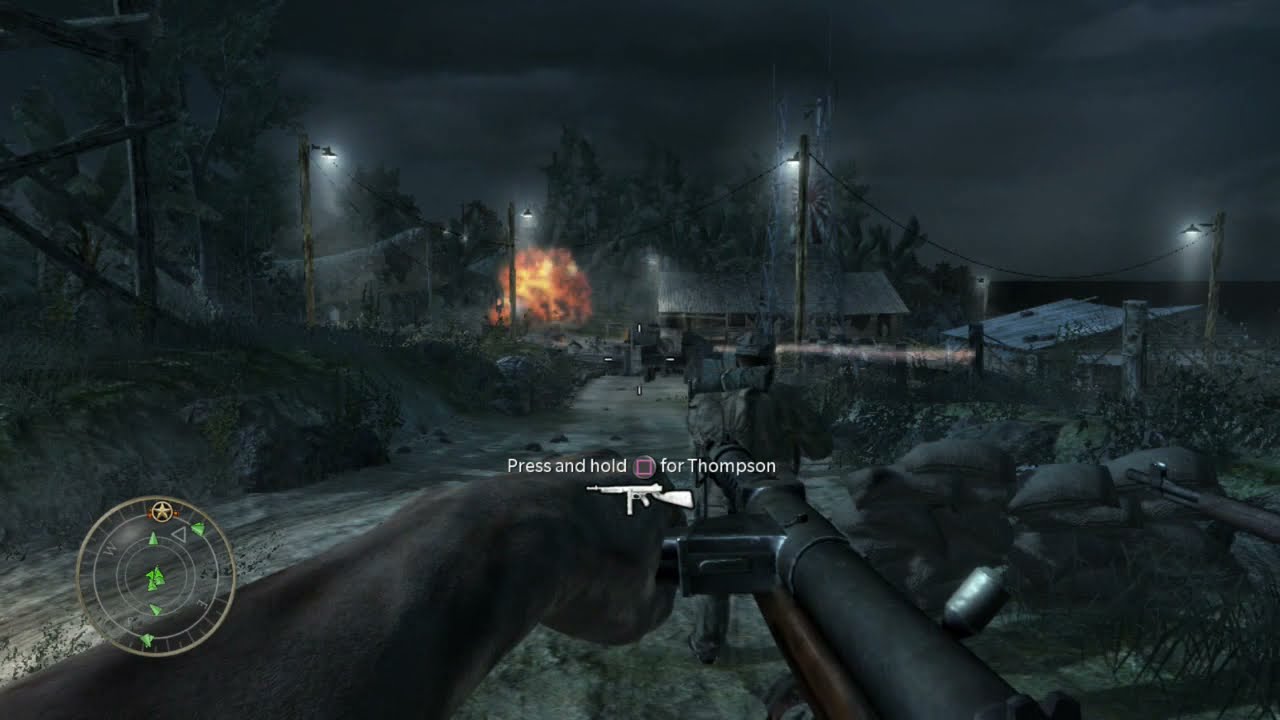Select the hollow triangle objective marker on compass

coord(181,534)
